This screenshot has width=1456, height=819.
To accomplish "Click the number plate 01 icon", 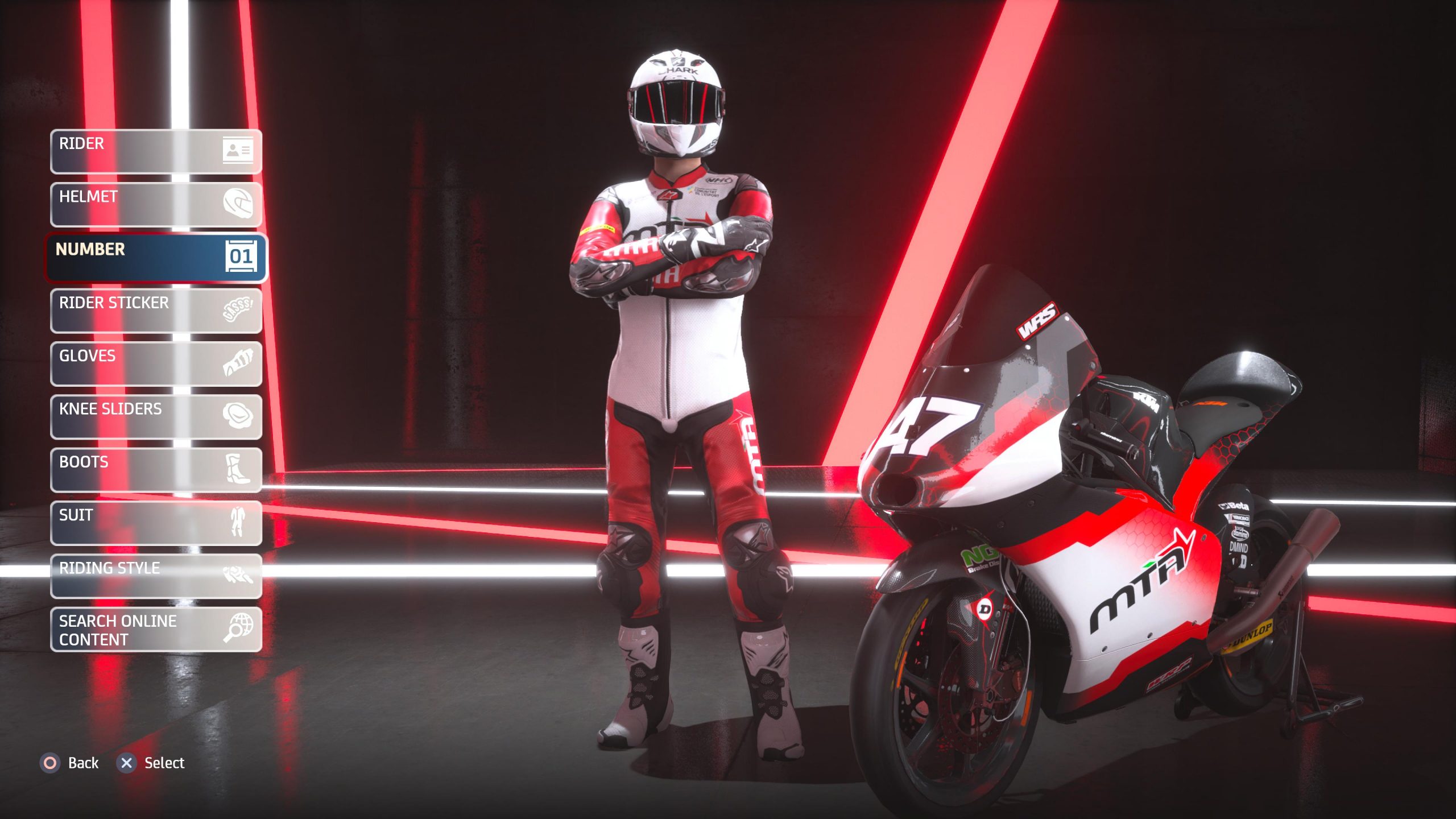I will point(242,257).
